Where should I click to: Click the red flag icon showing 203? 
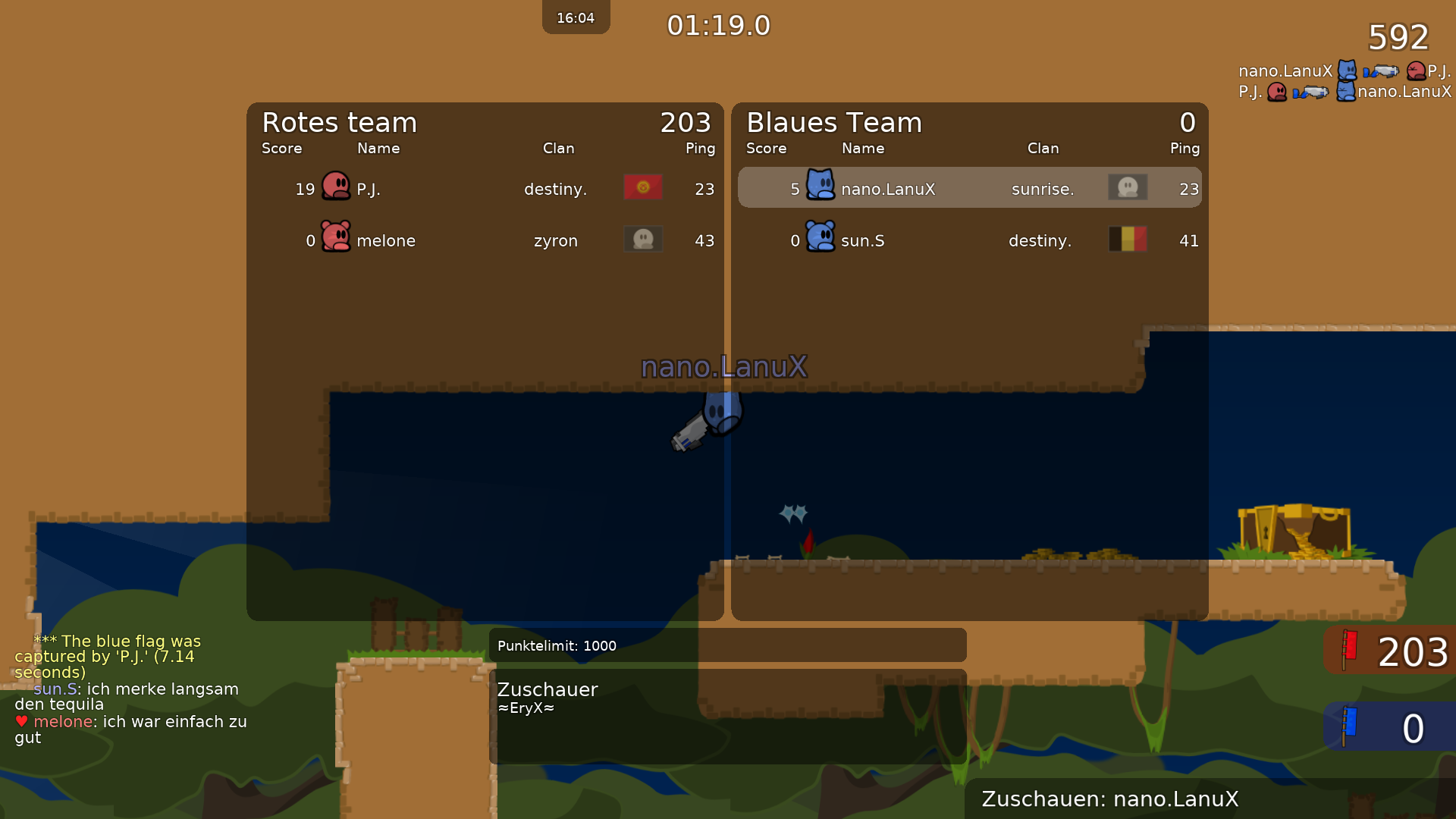tap(1348, 650)
